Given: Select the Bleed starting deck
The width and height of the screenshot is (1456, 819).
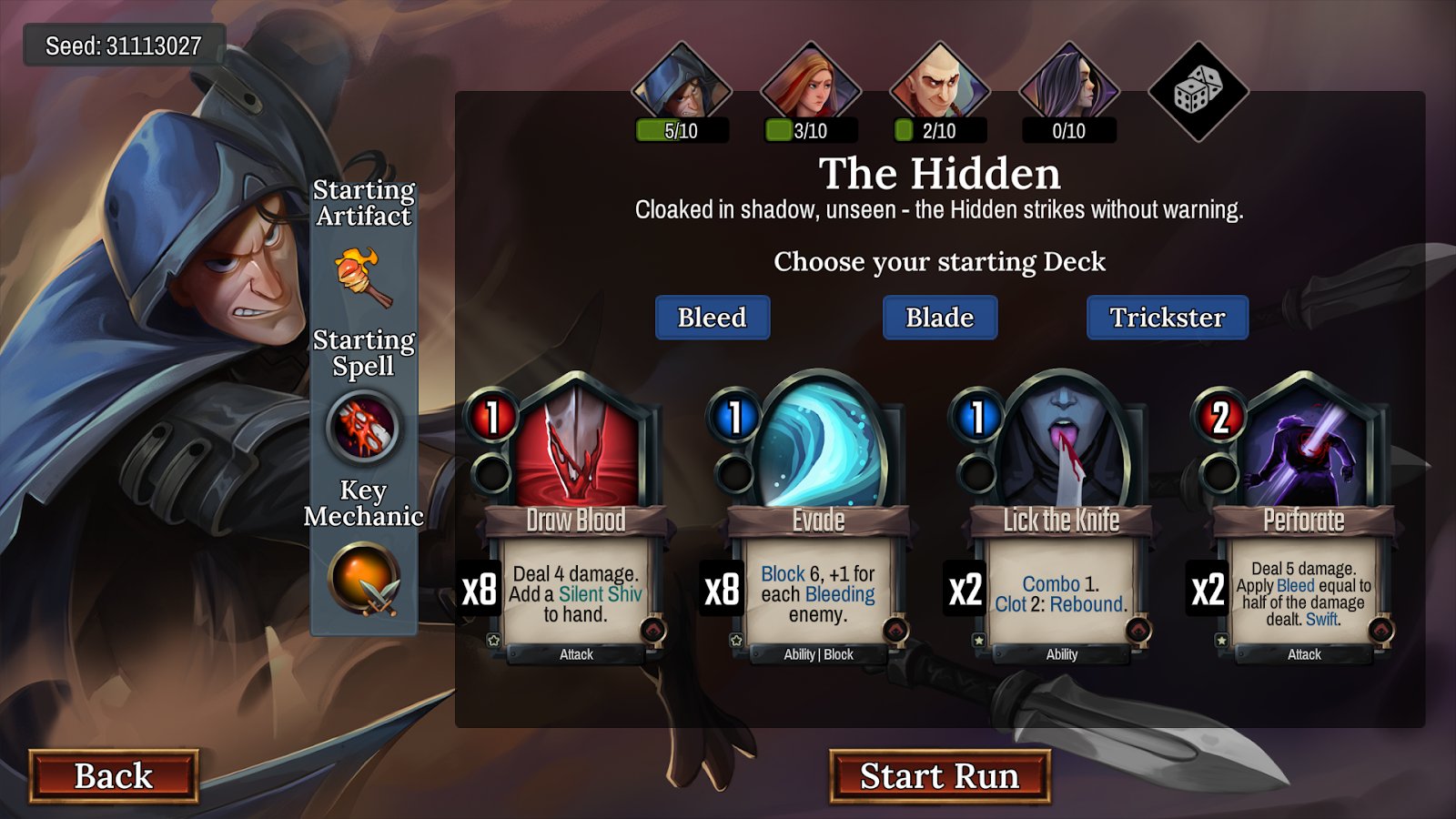Looking at the screenshot, I should click(x=713, y=318).
